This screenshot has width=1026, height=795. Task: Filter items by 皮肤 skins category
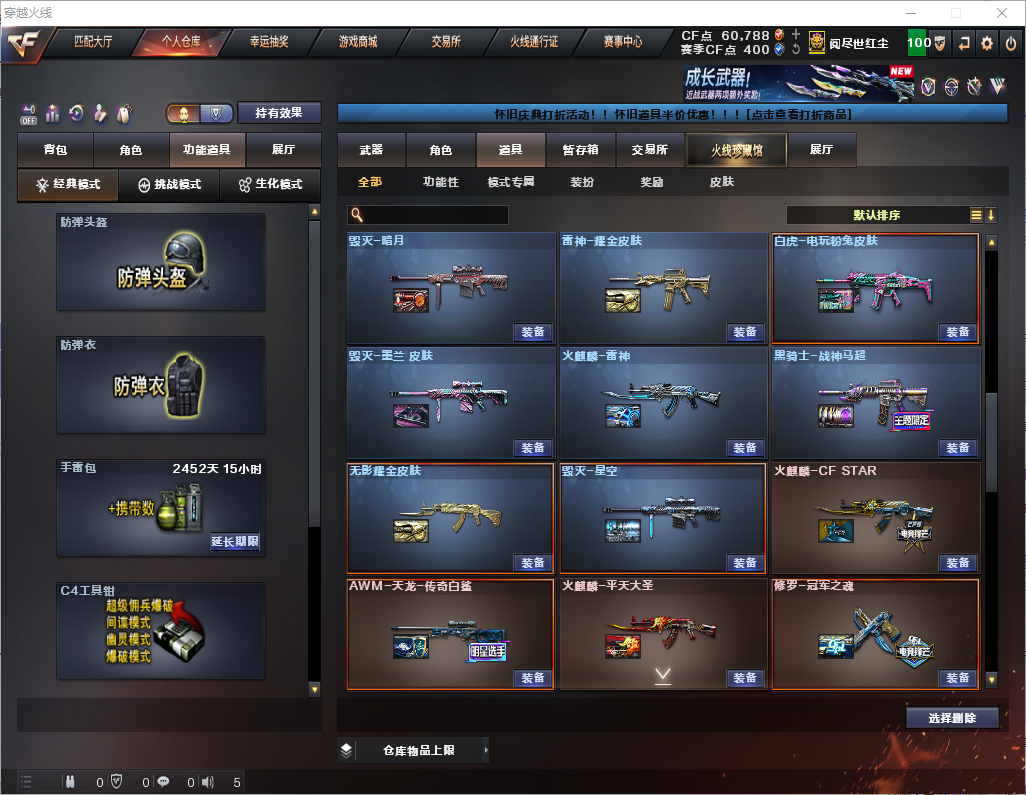point(721,183)
